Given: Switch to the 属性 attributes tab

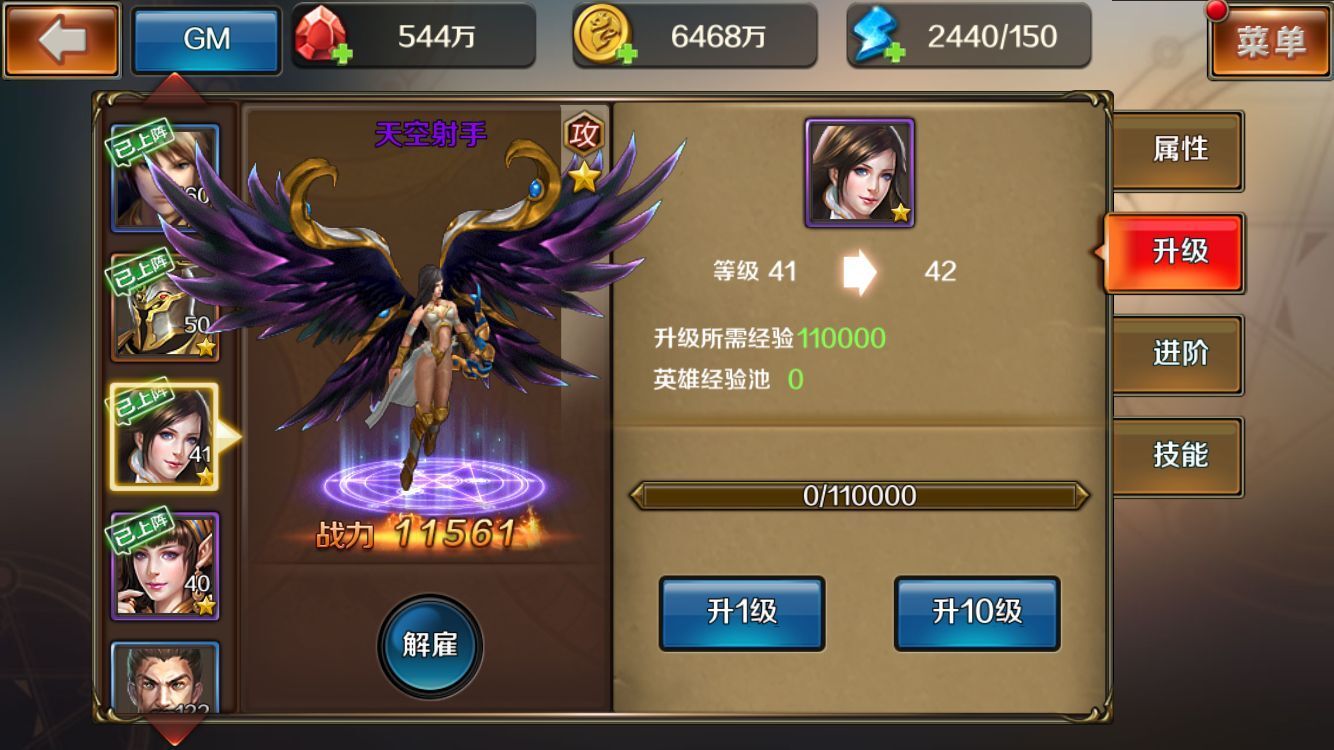Looking at the screenshot, I should pos(1178,149).
